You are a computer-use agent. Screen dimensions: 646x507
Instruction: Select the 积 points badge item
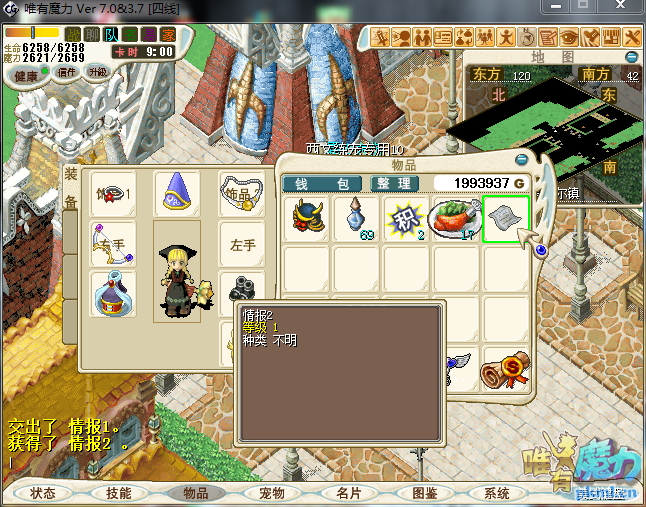[x=407, y=219]
